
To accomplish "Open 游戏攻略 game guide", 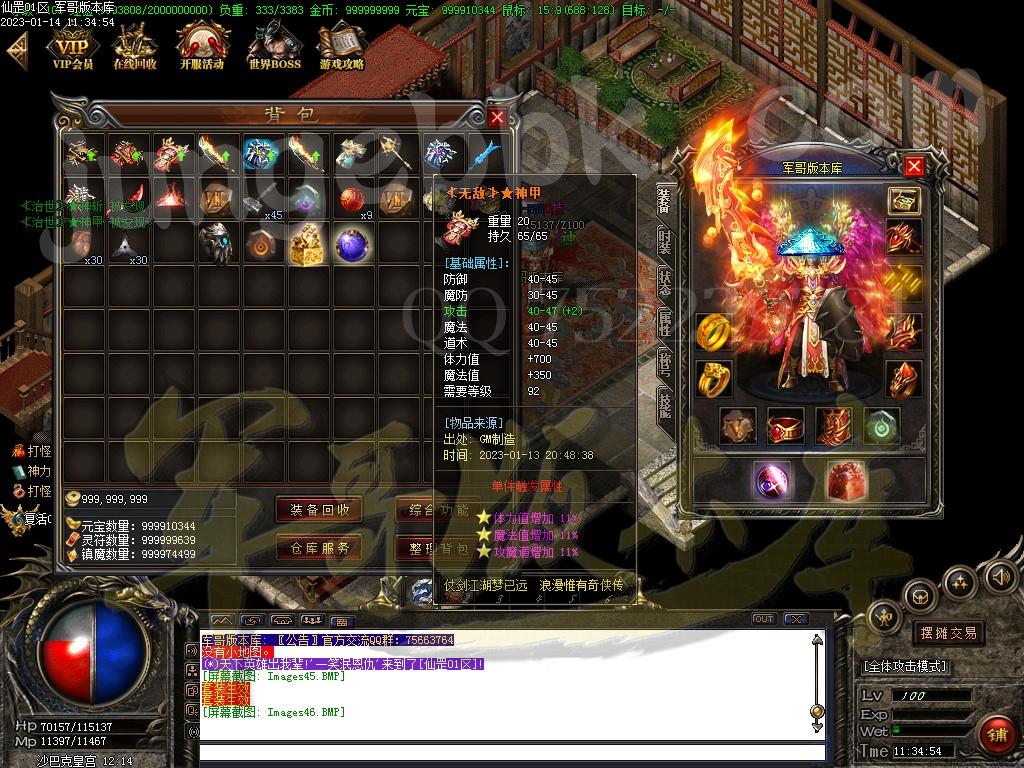I will coord(341,47).
